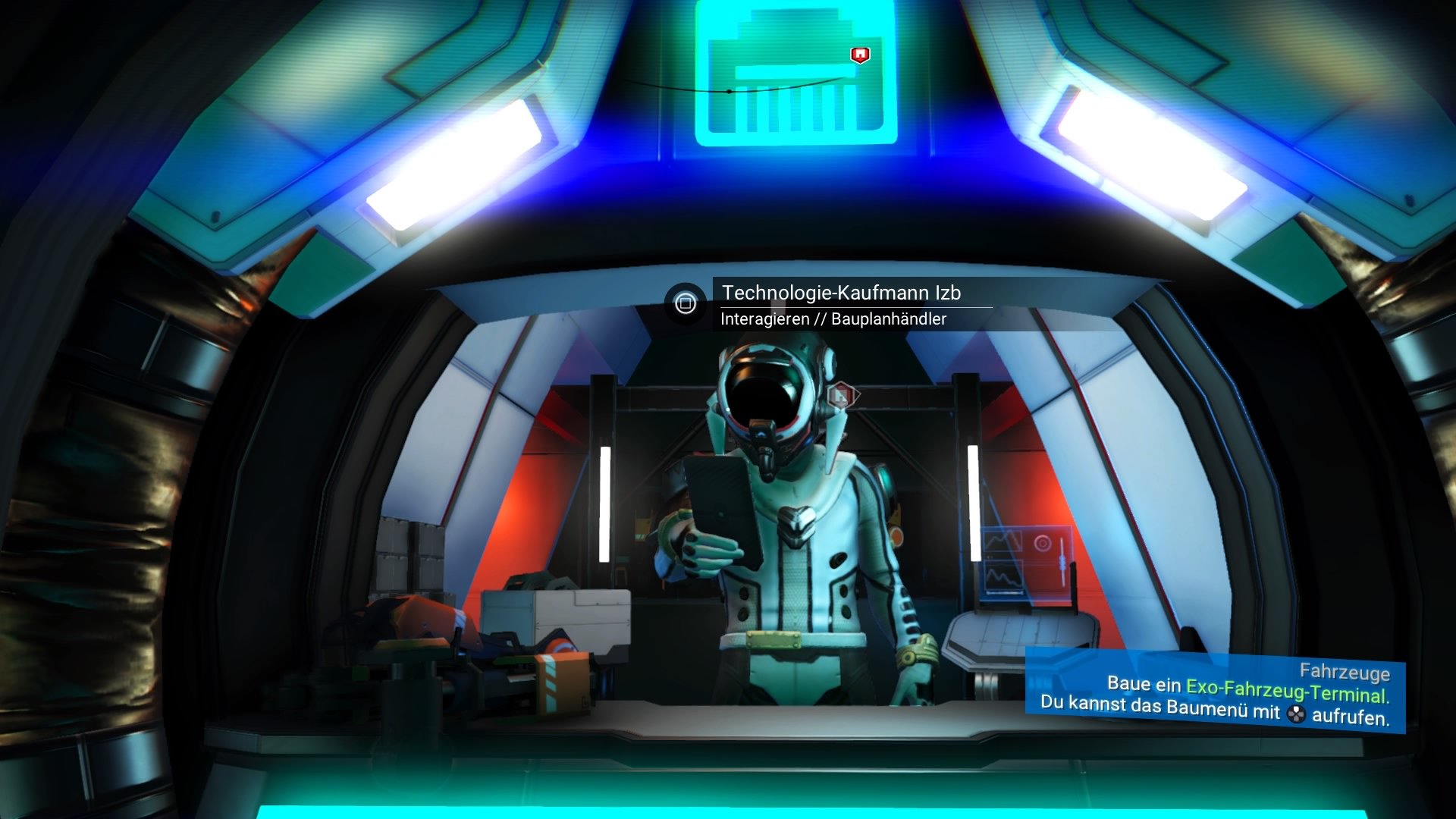Image resolution: width=1456 pixels, height=819 pixels.
Task: Expand the Technologie-Kaufmann Izb name banner
Action: click(842, 291)
